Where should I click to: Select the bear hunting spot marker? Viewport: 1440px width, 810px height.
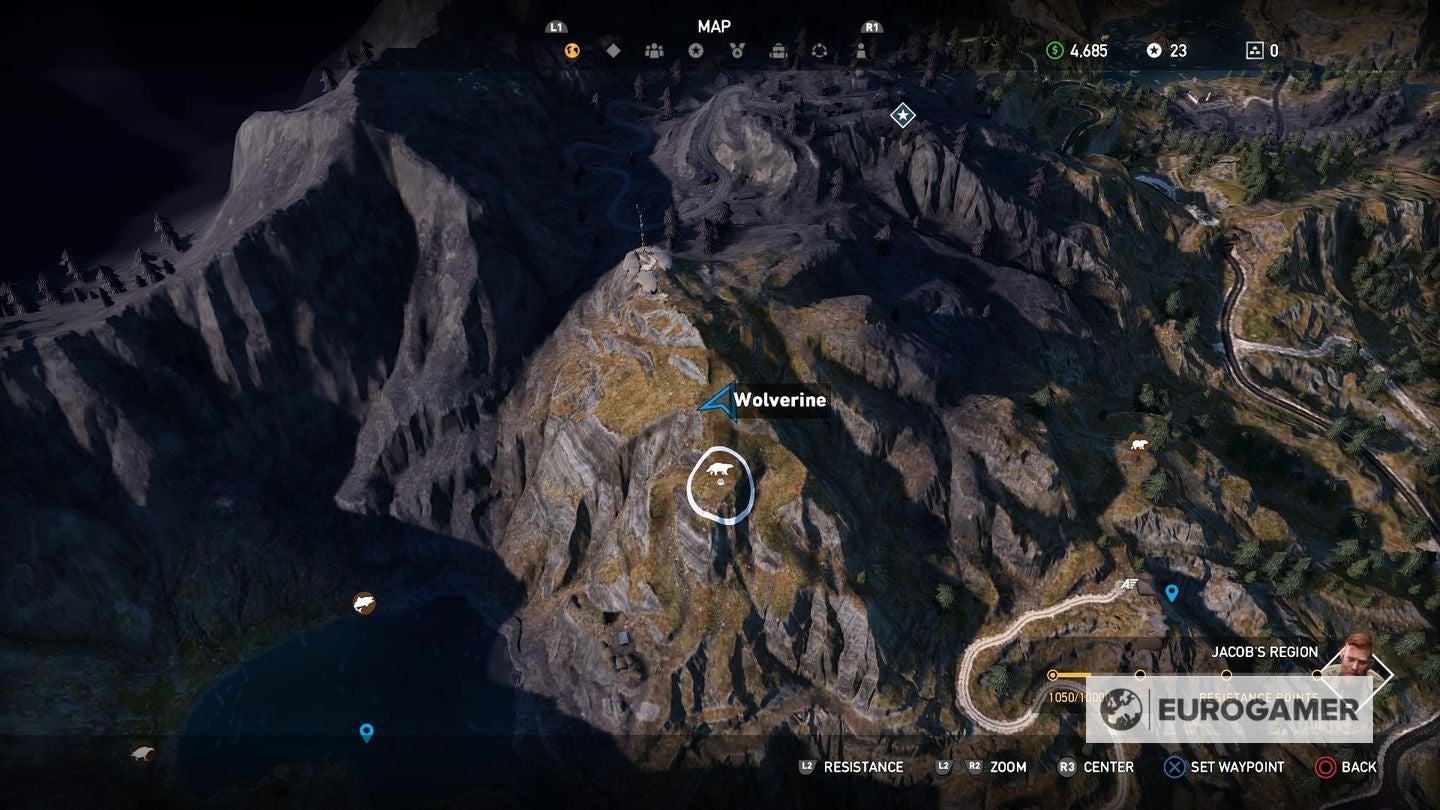[1138, 443]
